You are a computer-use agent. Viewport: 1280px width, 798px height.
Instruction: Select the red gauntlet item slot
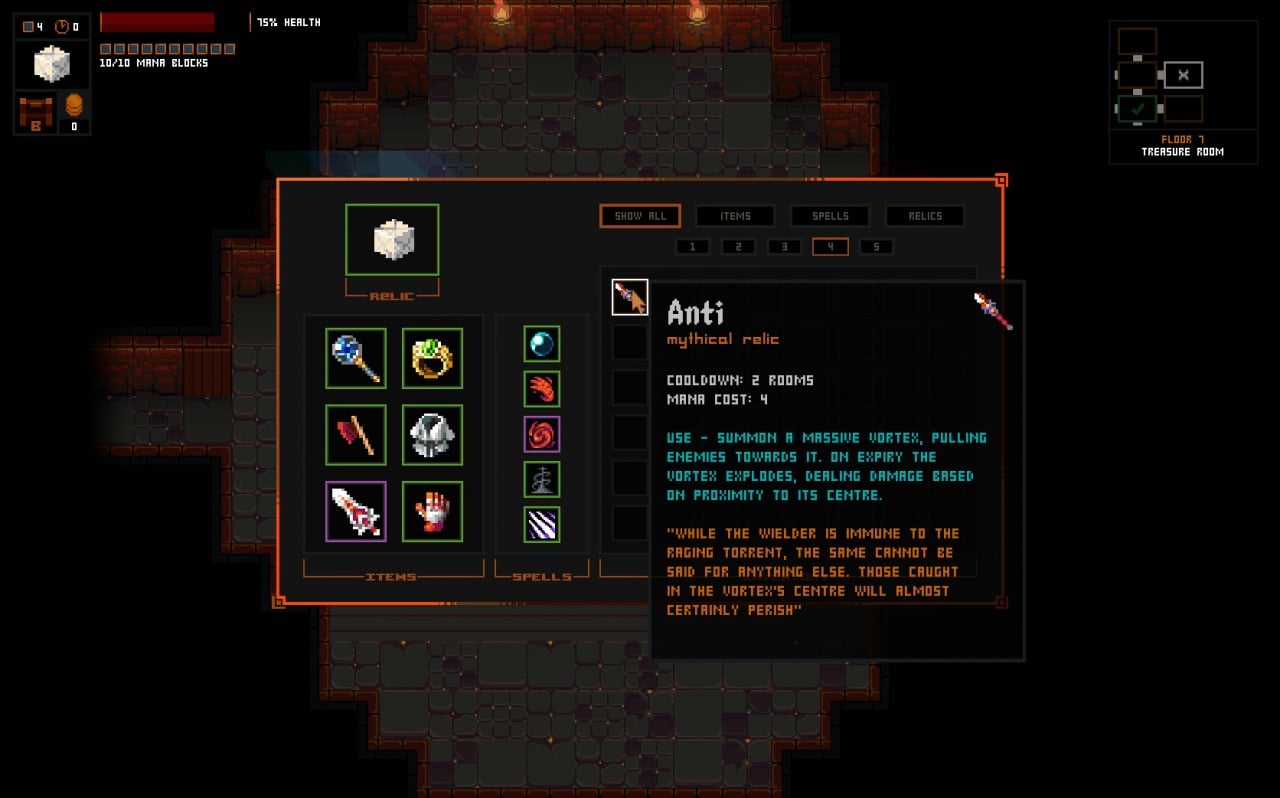coord(432,512)
